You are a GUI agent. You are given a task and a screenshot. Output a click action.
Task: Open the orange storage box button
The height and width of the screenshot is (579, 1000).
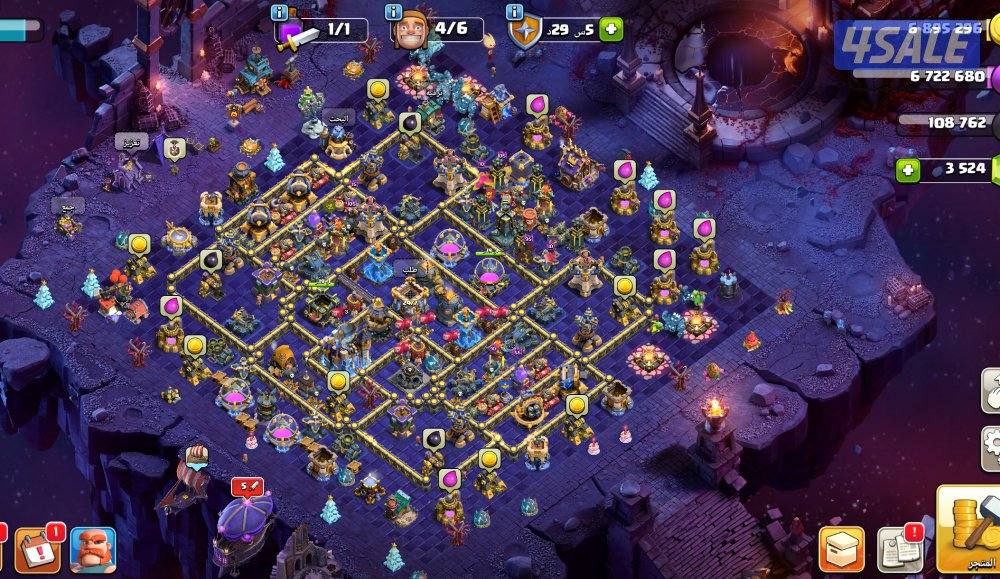coord(841,549)
